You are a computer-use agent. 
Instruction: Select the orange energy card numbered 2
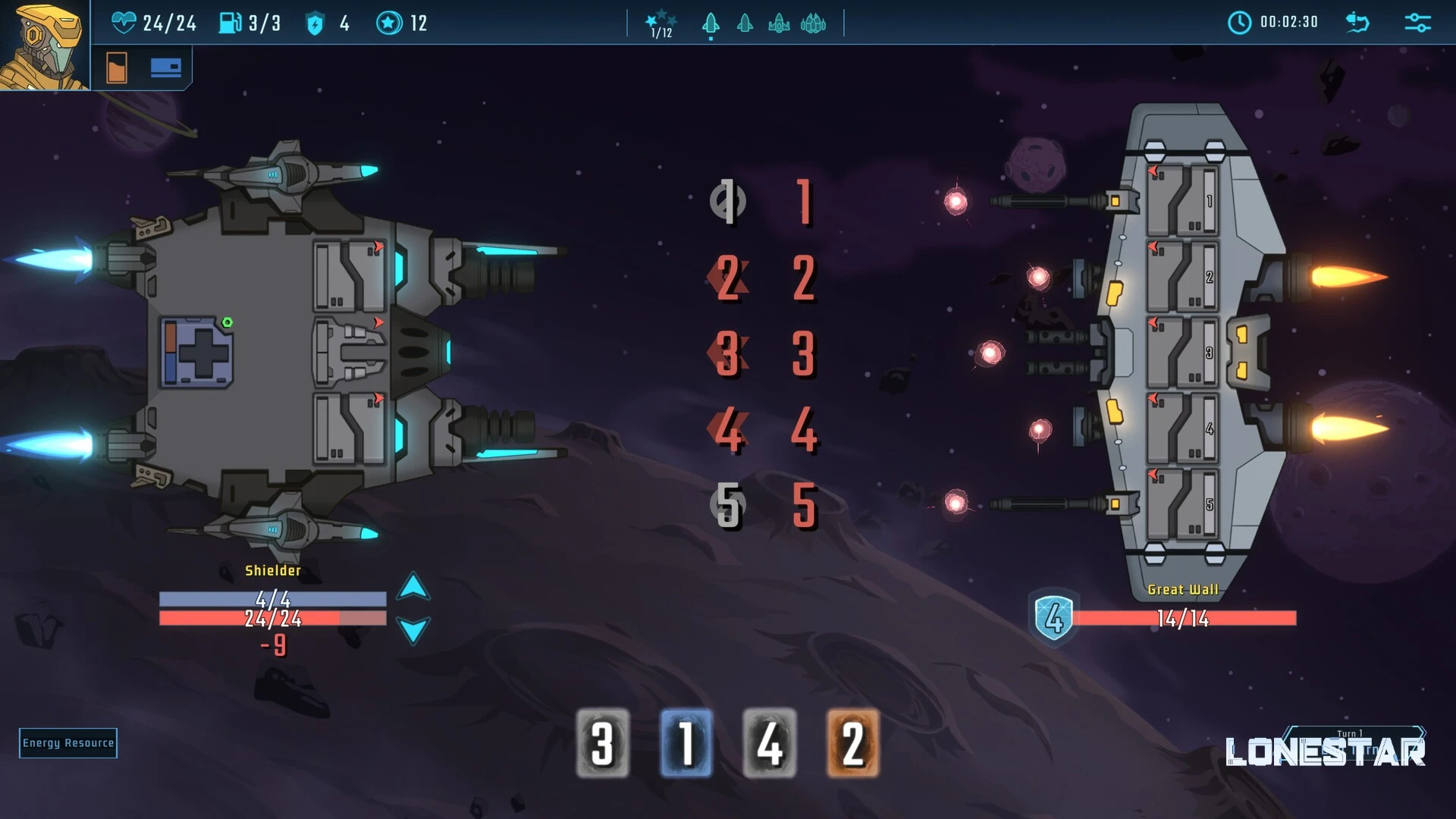853,743
